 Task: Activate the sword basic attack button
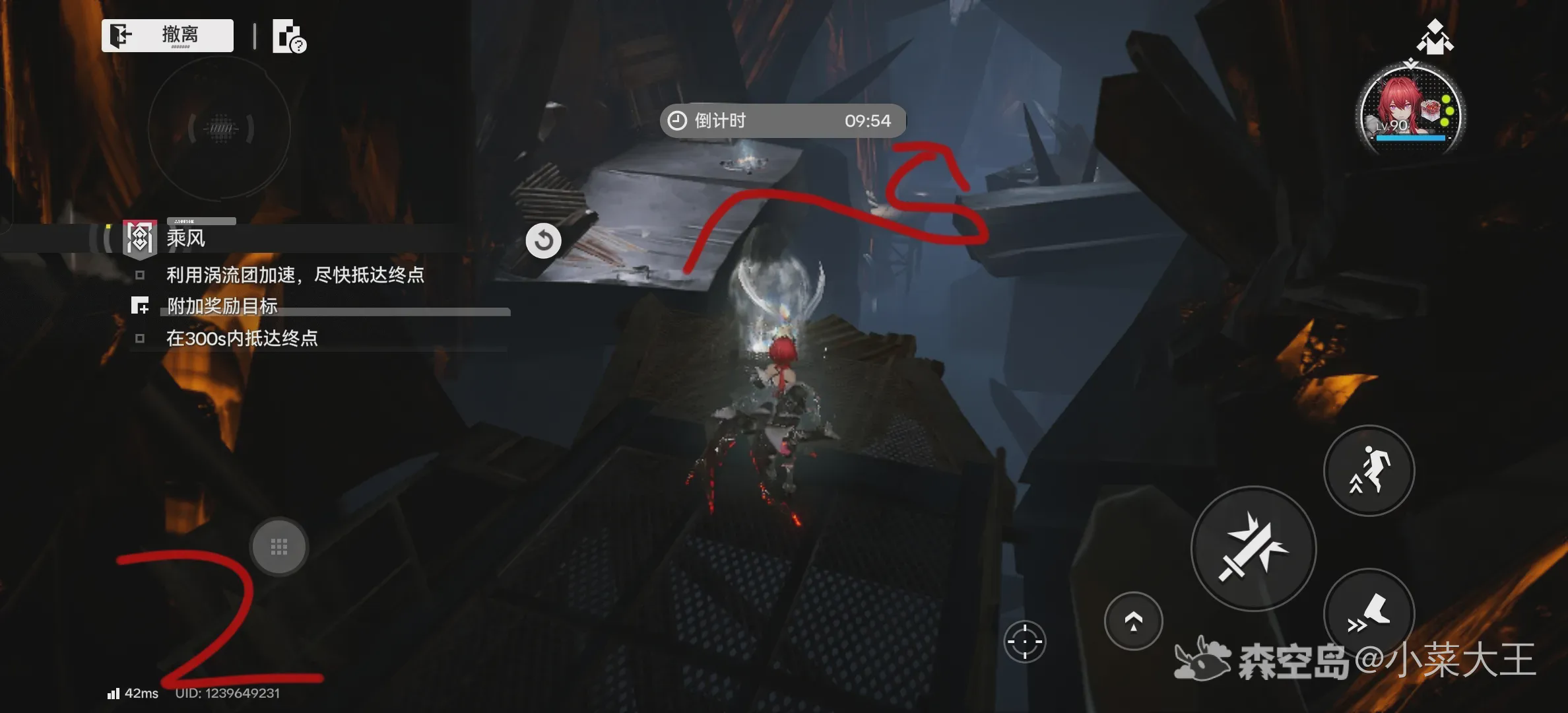point(1253,548)
